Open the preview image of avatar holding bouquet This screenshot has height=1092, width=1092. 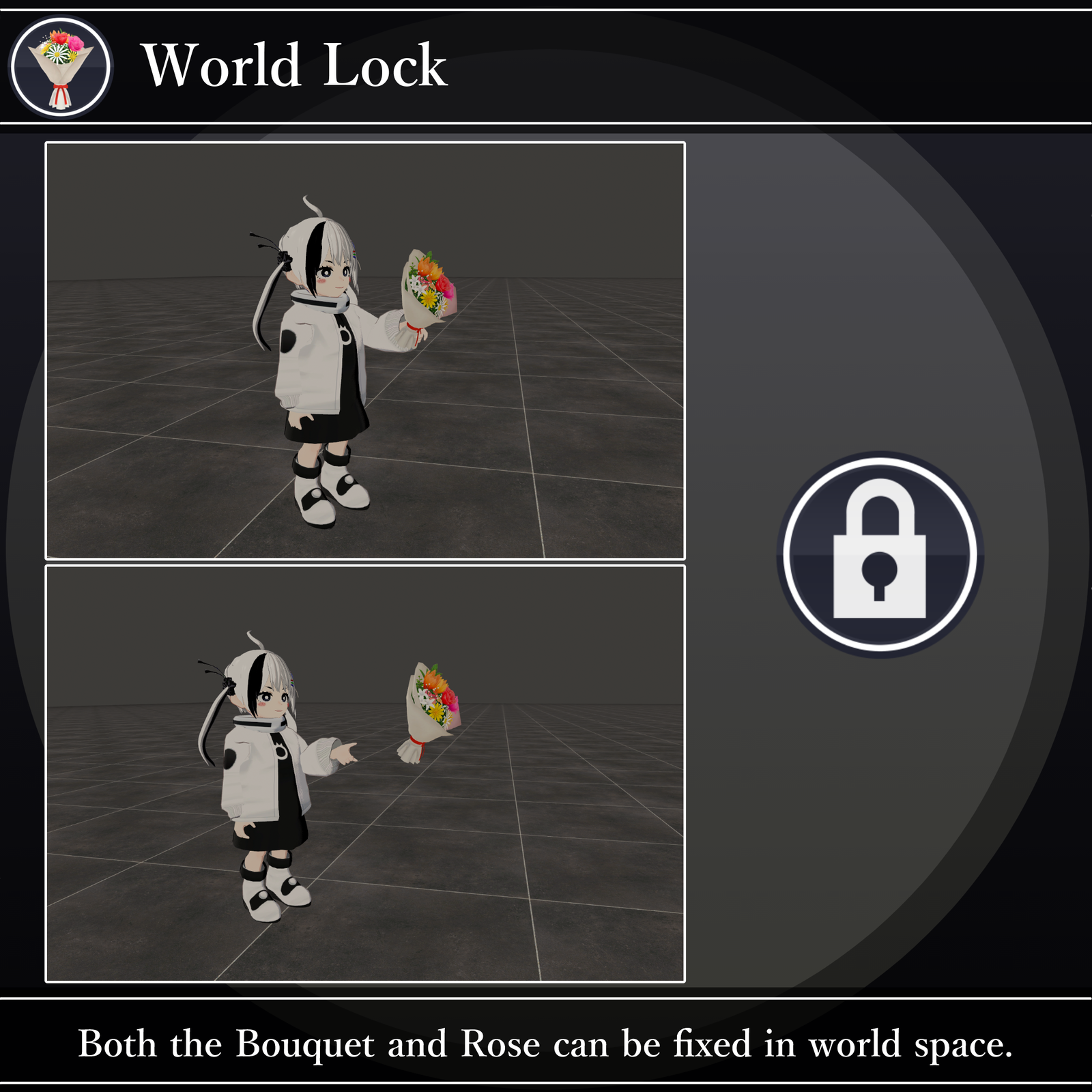click(364, 351)
